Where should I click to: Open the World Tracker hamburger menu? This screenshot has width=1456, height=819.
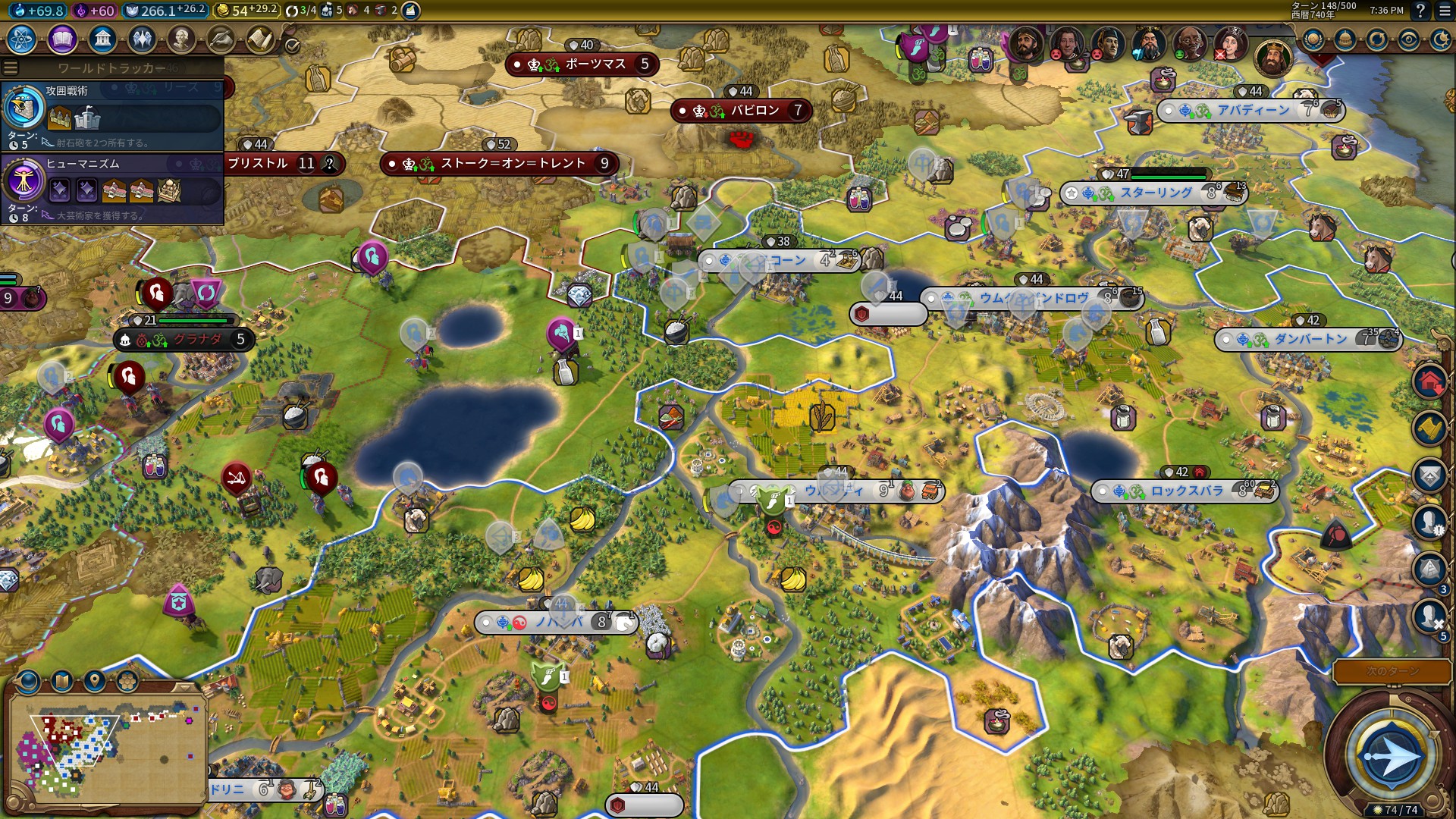(x=11, y=68)
